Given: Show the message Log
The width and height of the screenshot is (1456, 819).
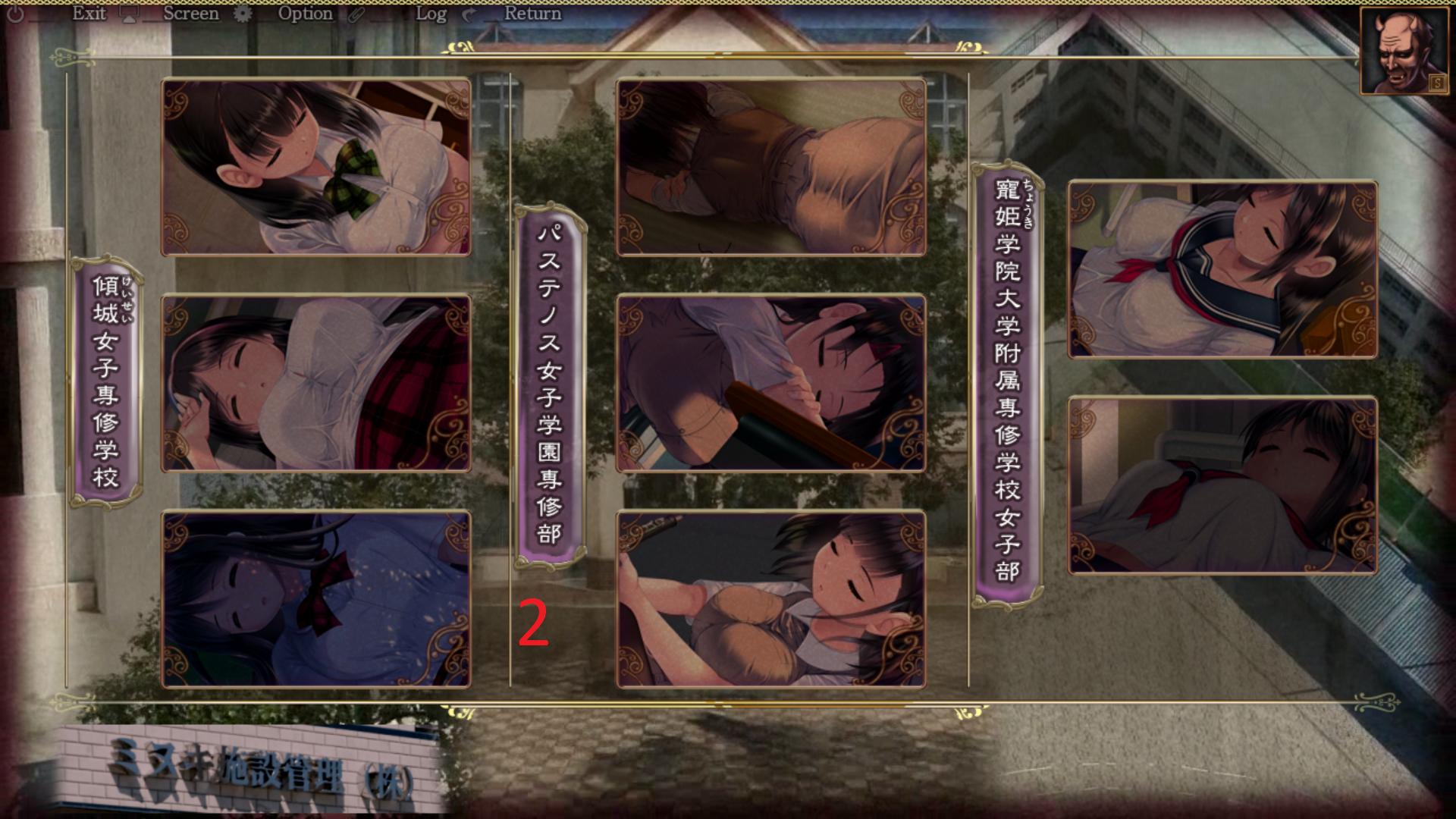Looking at the screenshot, I should [x=431, y=14].
